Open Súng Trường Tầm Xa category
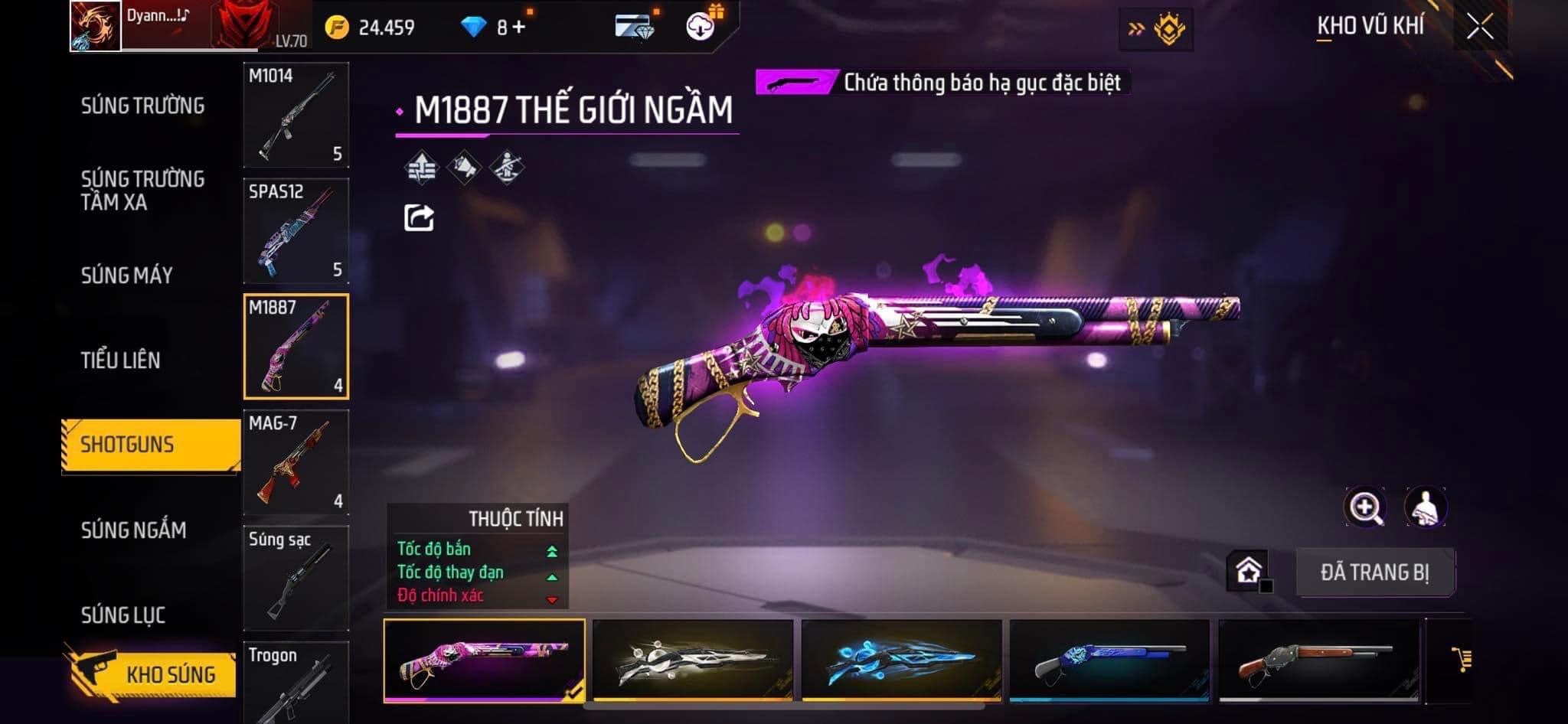The height and width of the screenshot is (724, 1568). coord(142,191)
